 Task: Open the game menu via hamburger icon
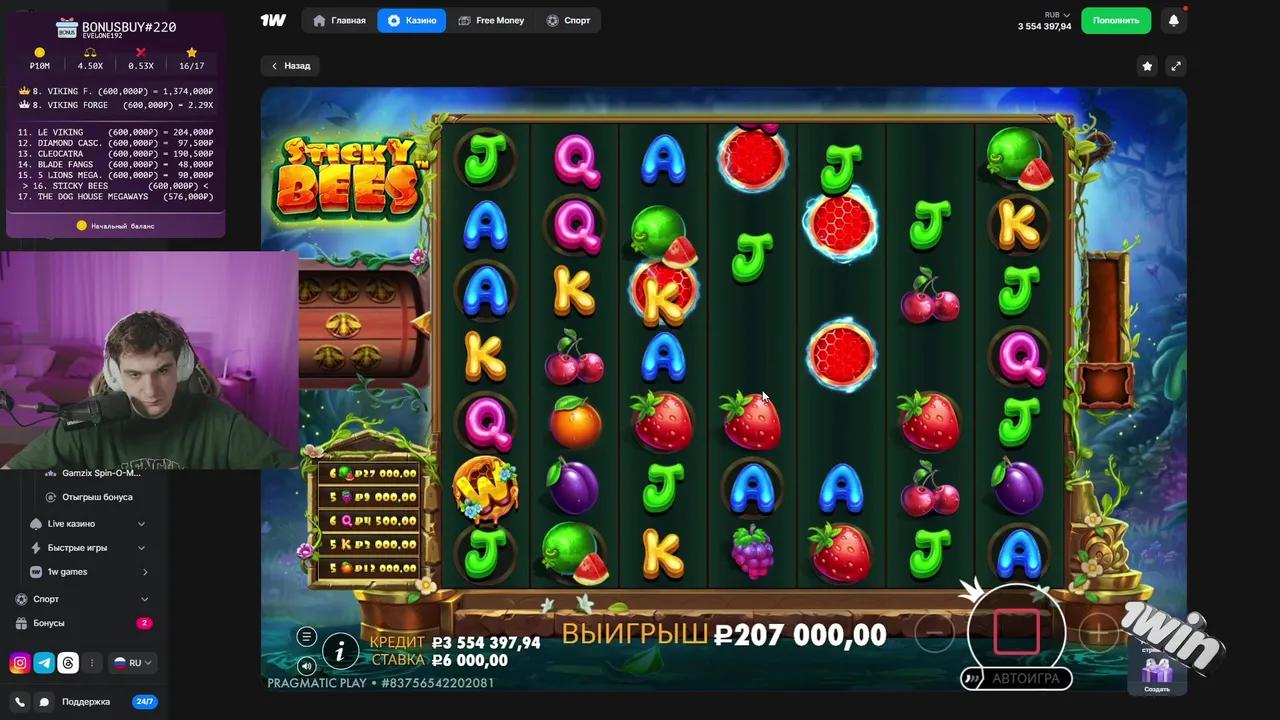tap(307, 637)
